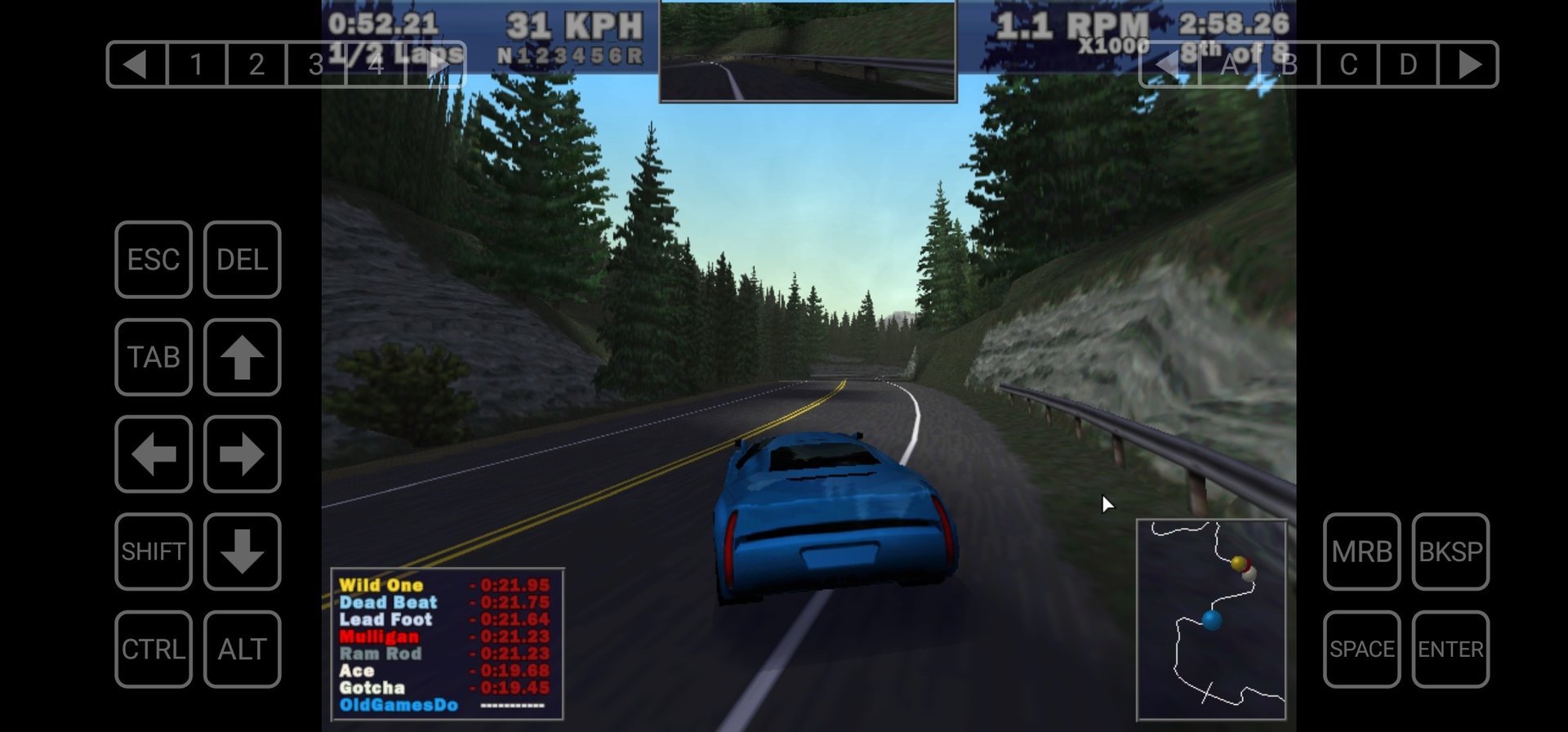1568x732 pixels.
Task: Tap the SPACE overlay key
Action: 1361,649
